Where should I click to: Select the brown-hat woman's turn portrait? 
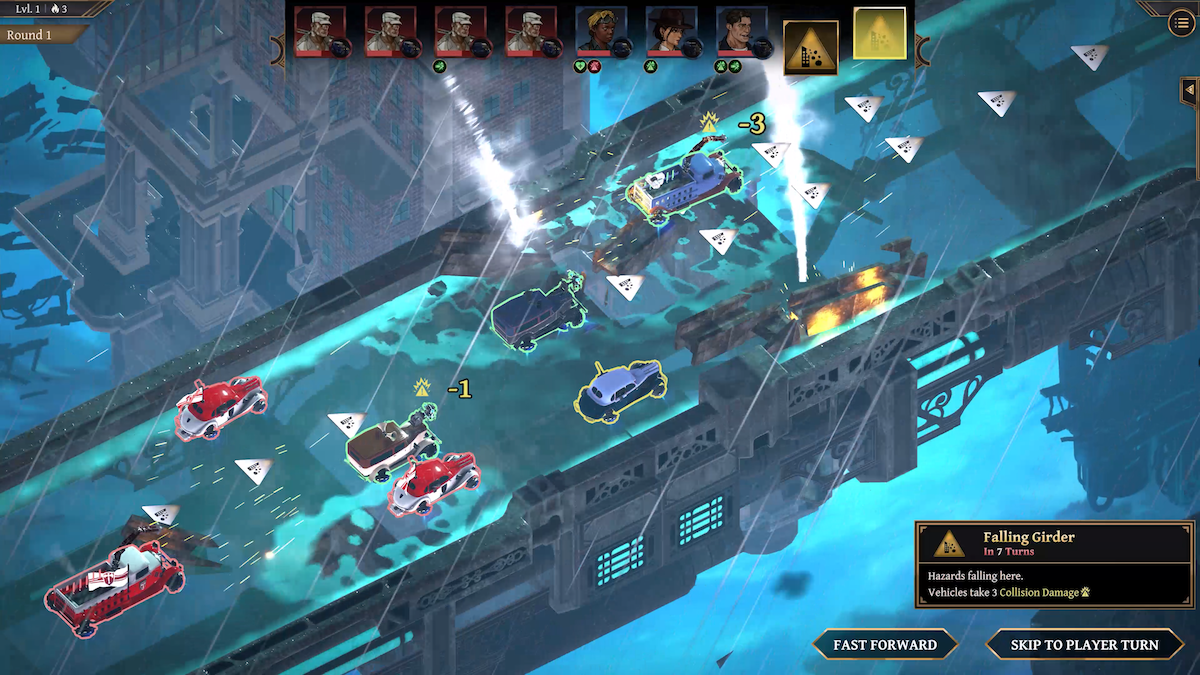tap(671, 32)
